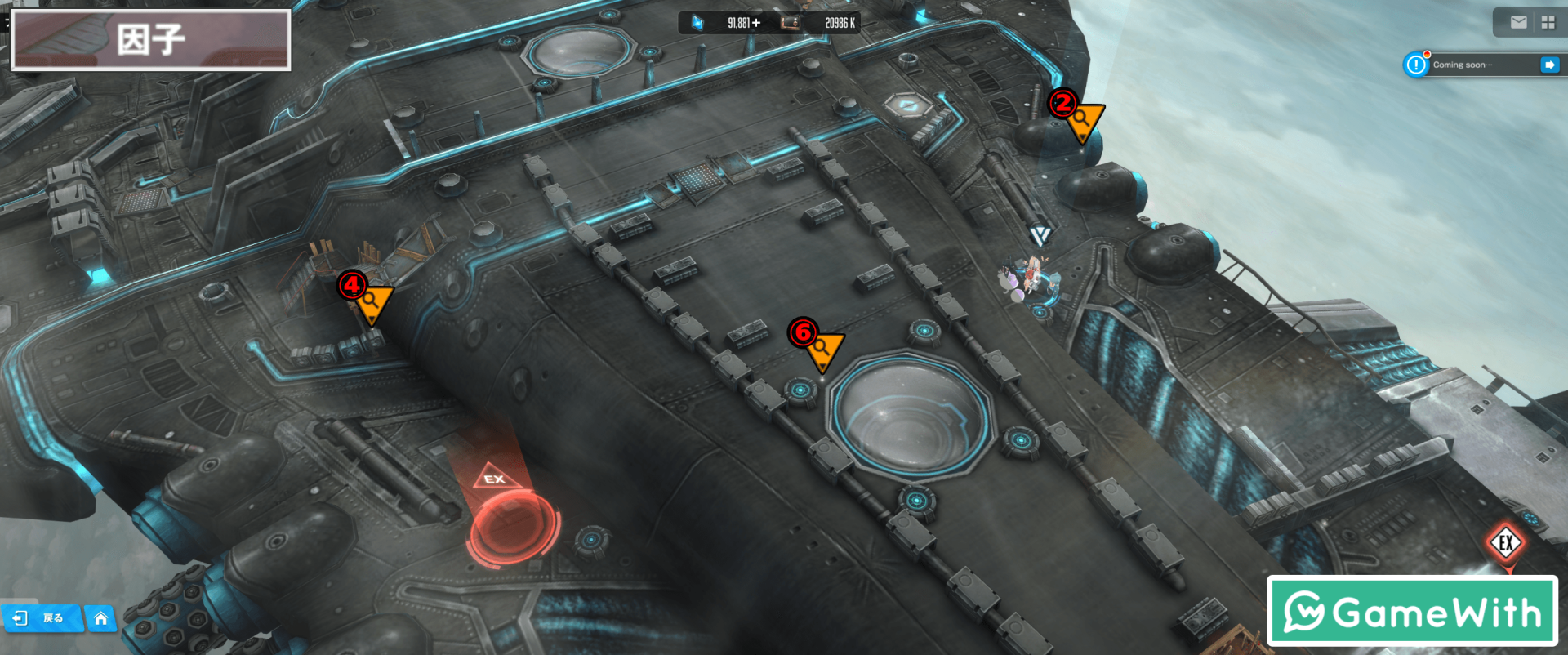Viewport: 1568px width, 655px height.
Task: Click the blue arrow beside Coming soon
Action: (1549, 65)
